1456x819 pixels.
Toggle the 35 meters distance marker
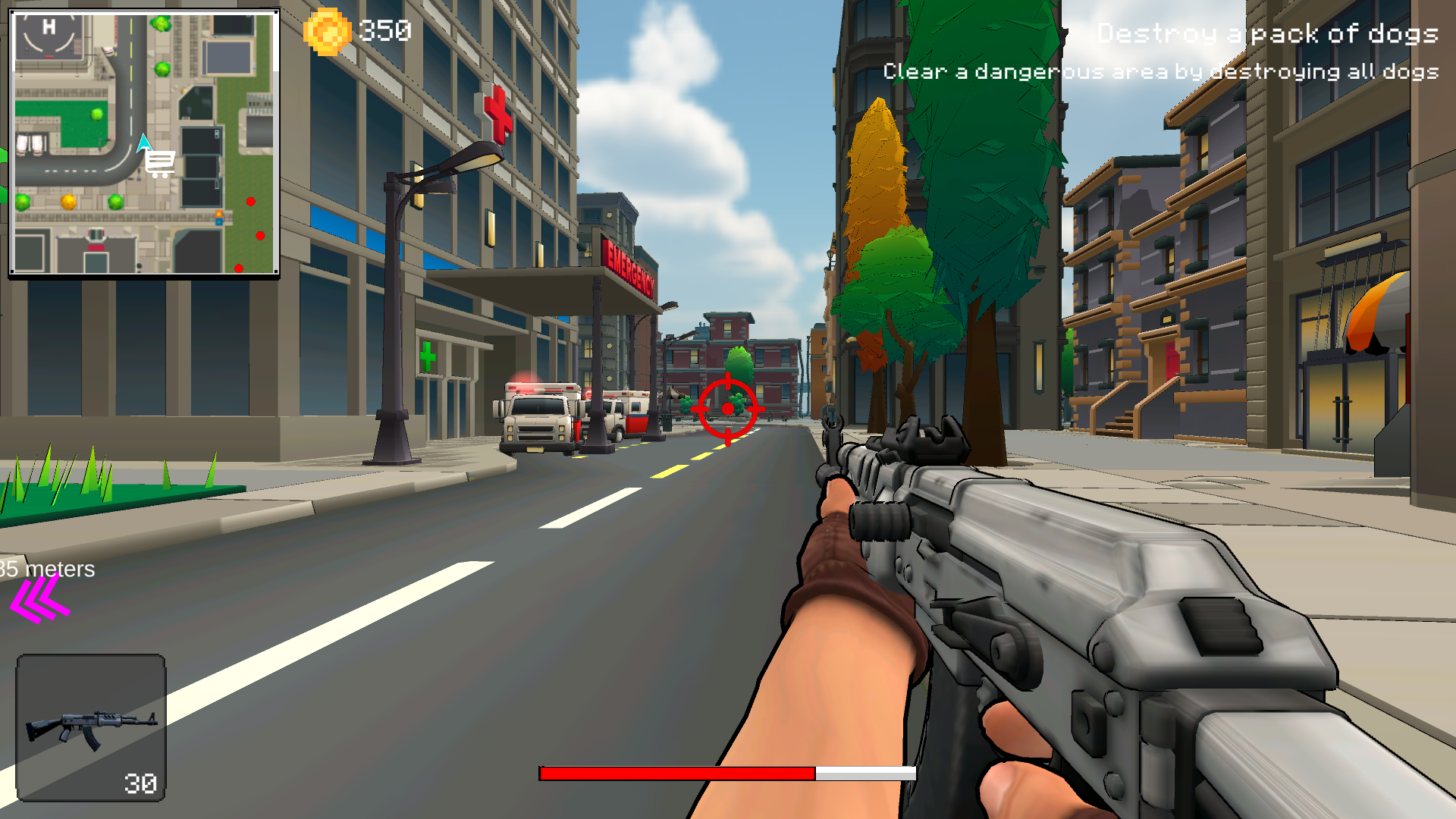pyautogui.click(x=45, y=570)
